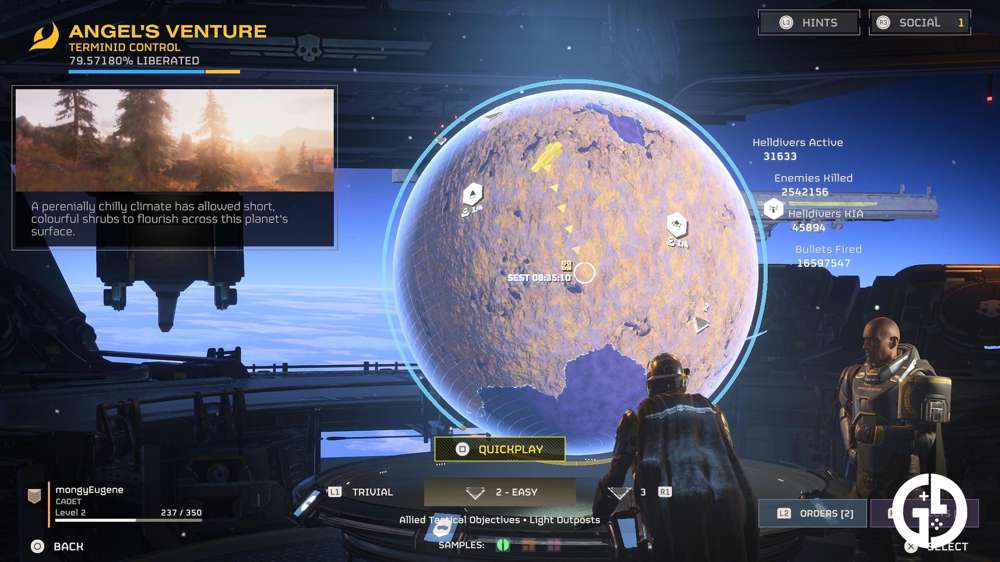Select the Trivial difficulty
The height and width of the screenshot is (562, 1000).
coord(362,492)
